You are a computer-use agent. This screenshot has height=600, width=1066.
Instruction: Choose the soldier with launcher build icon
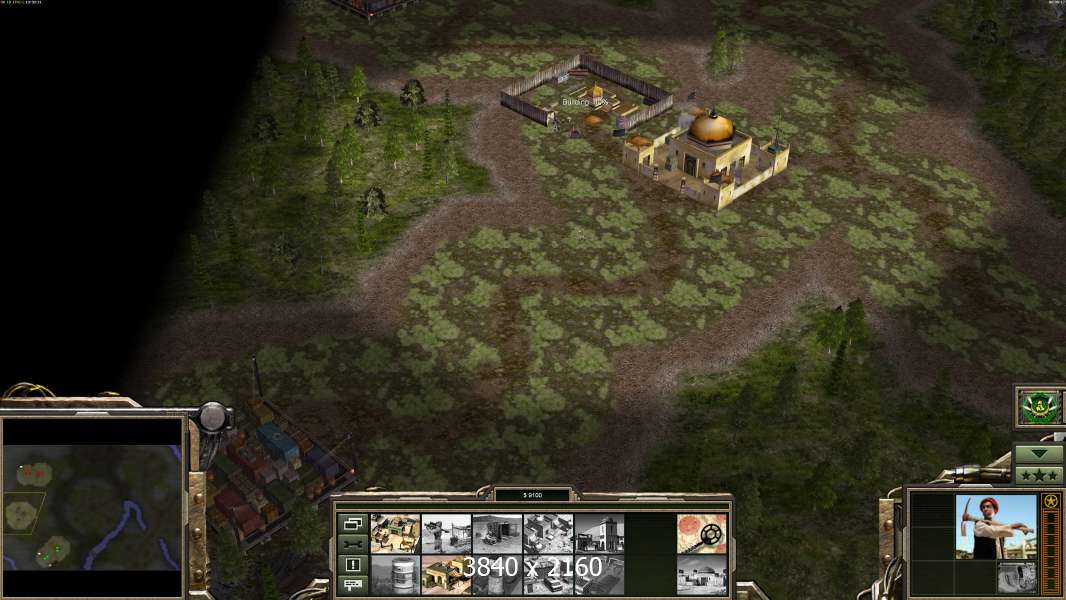click(x=447, y=533)
